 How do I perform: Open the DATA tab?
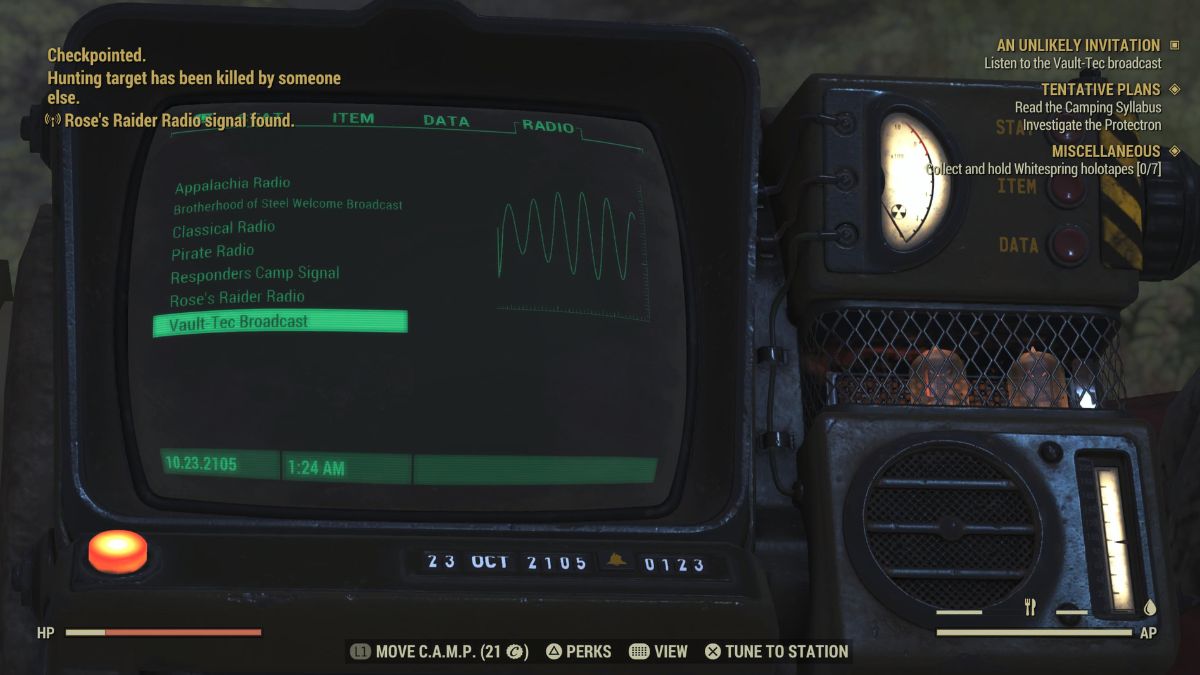[446, 121]
